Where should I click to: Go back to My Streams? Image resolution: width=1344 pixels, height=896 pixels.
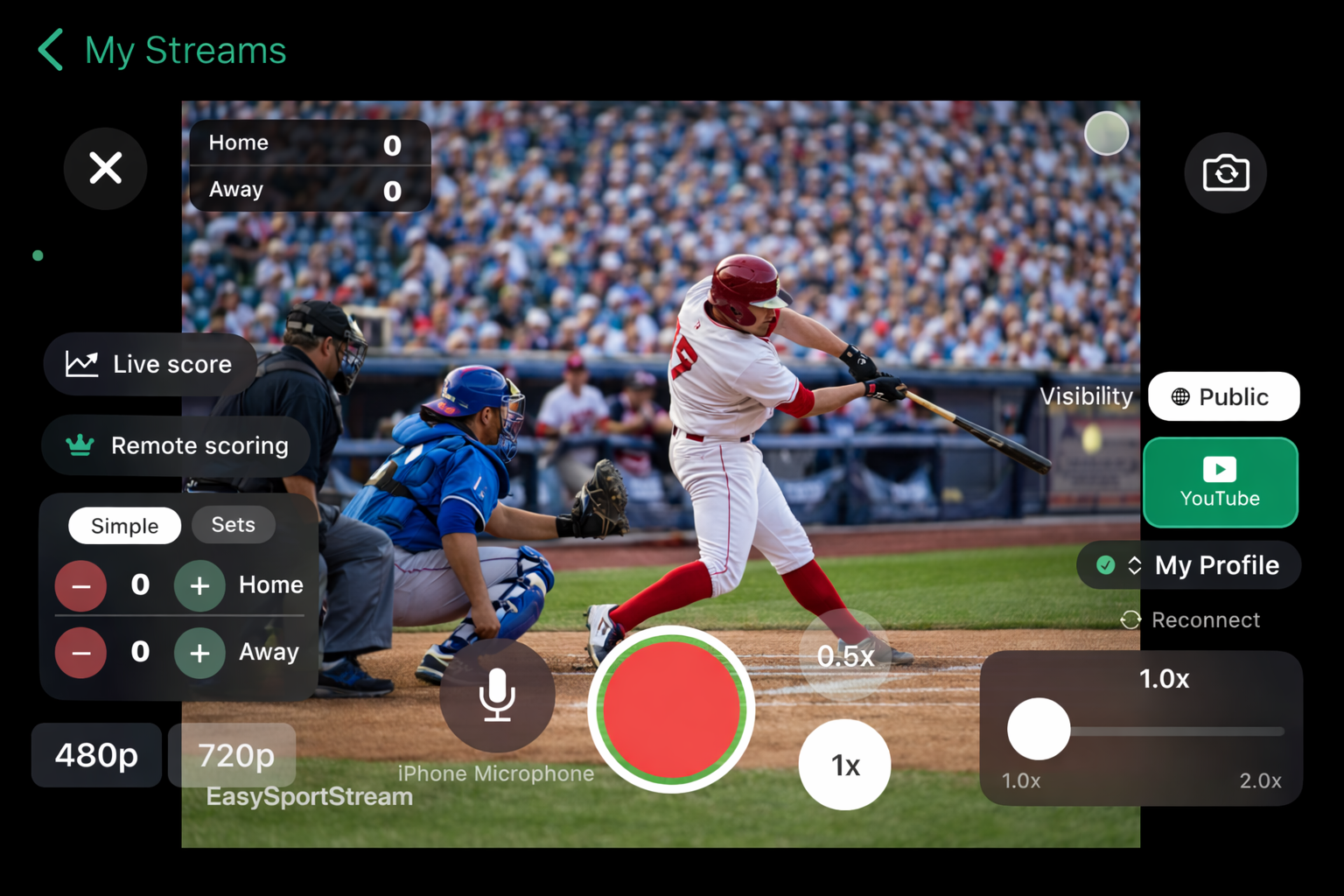click(x=162, y=50)
